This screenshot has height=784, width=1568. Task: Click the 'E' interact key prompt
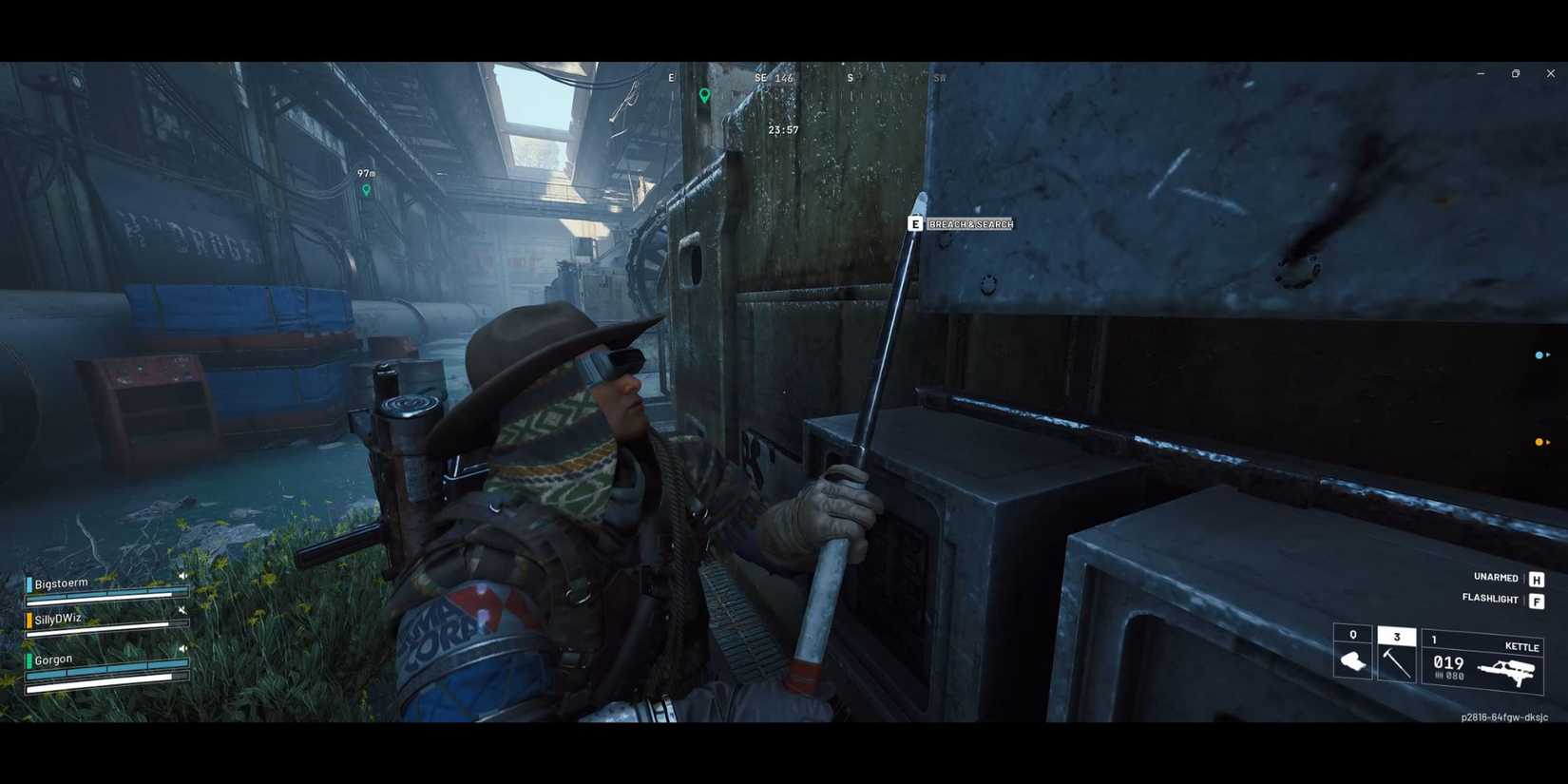click(915, 224)
